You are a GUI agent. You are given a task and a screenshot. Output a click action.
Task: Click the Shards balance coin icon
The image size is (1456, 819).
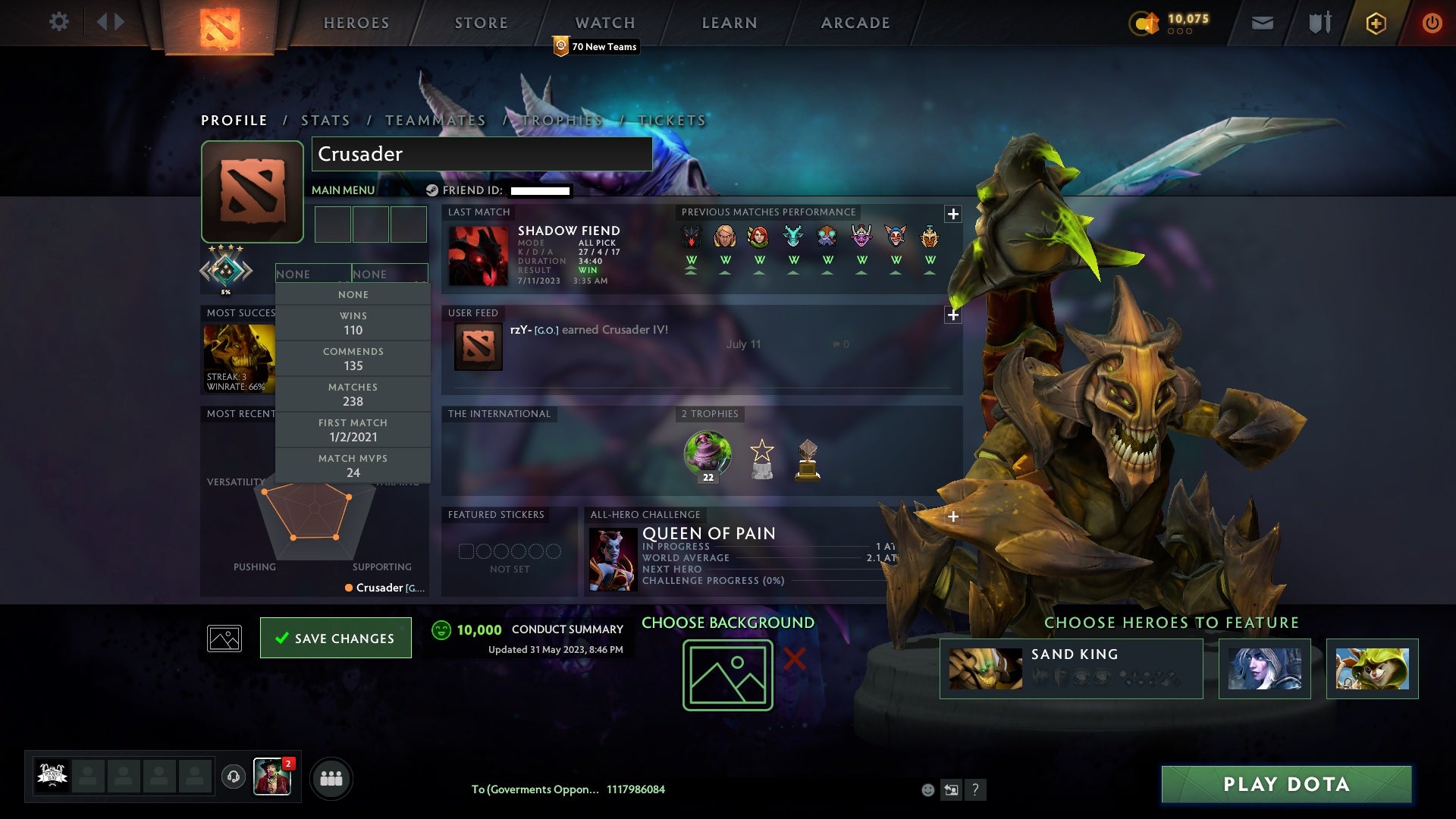(x=1145, y=23)
